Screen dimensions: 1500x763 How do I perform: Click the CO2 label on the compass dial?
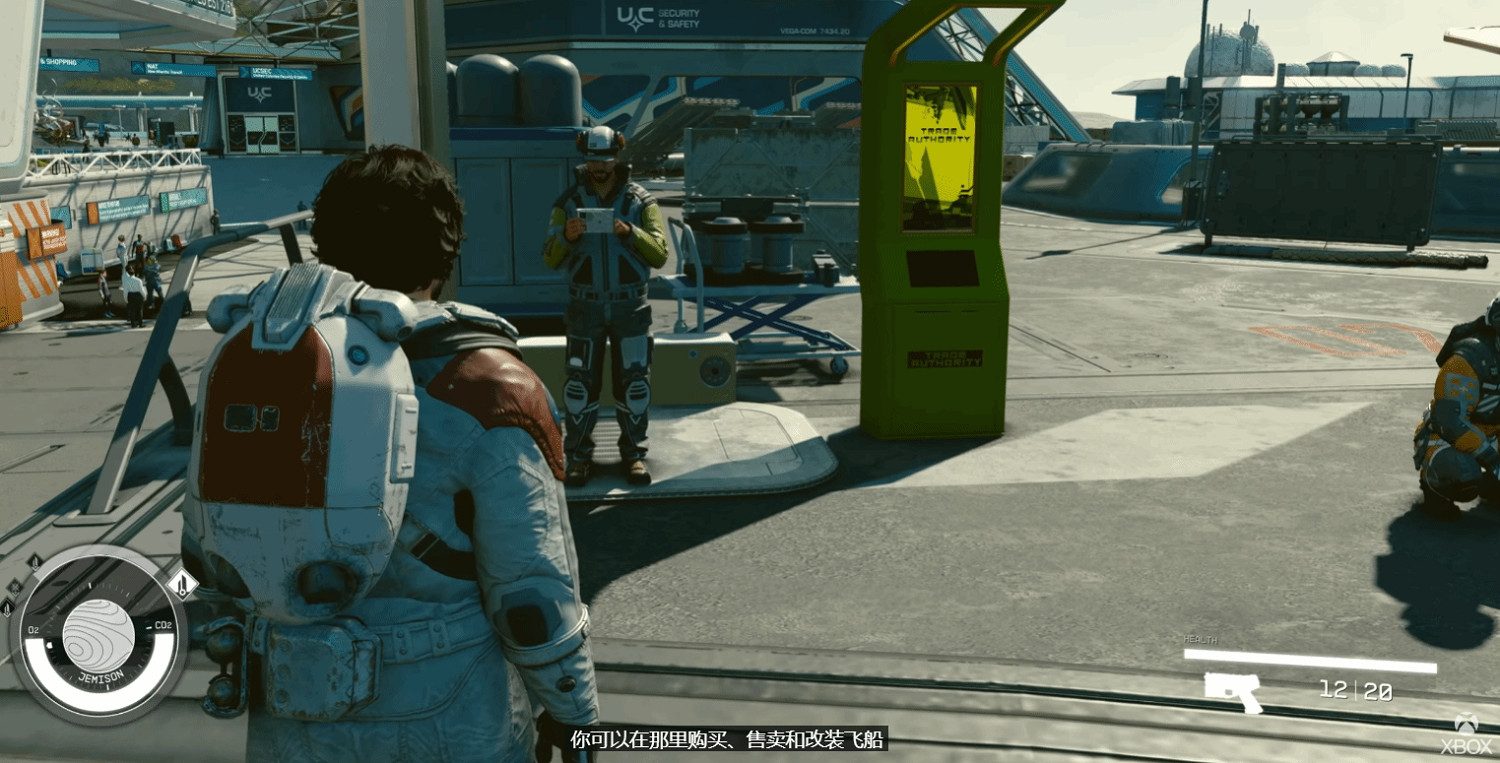(x=164, y=625)
